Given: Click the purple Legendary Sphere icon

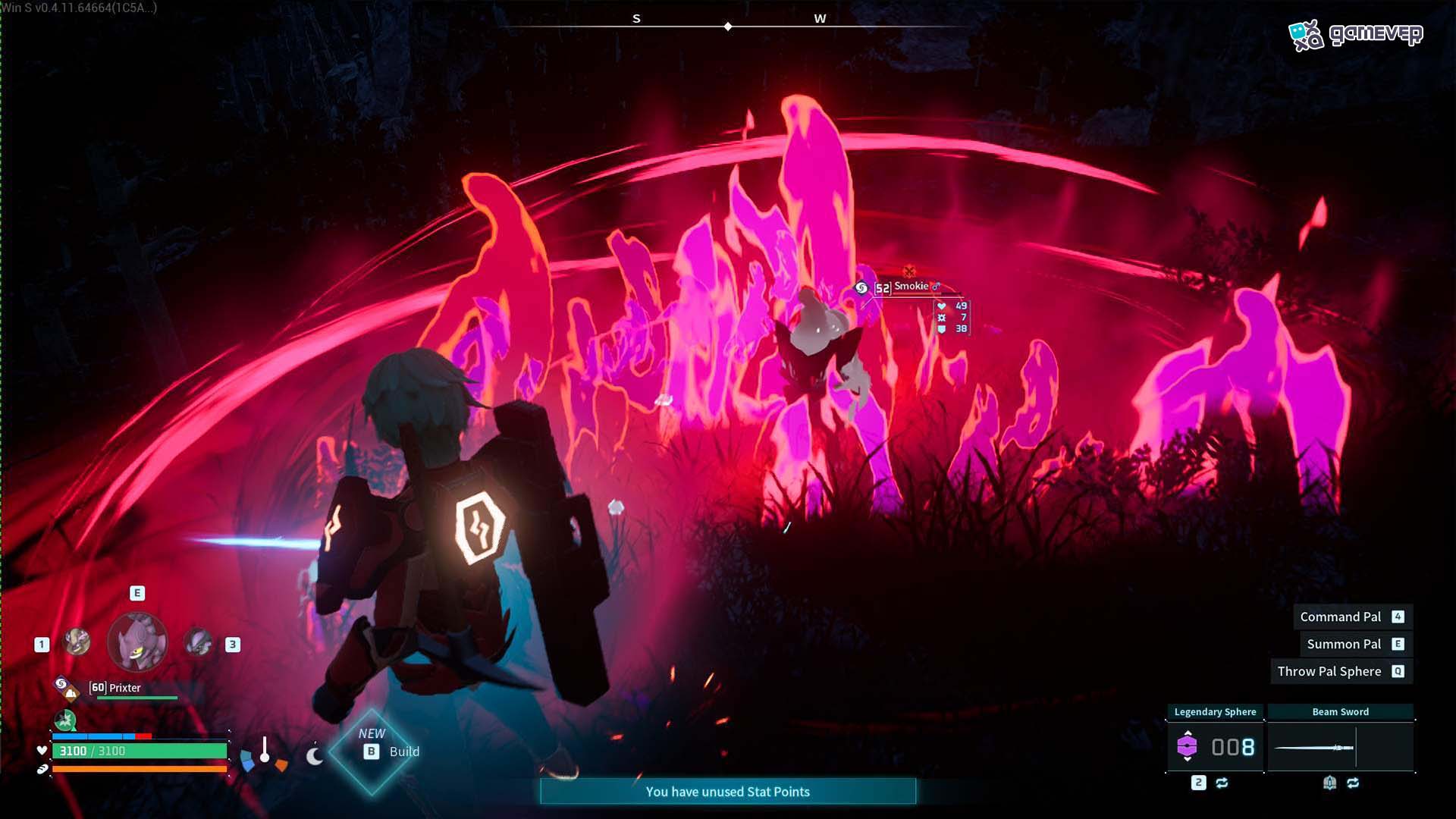Looking at the screenshot, I should click(x=1188, y=745).
